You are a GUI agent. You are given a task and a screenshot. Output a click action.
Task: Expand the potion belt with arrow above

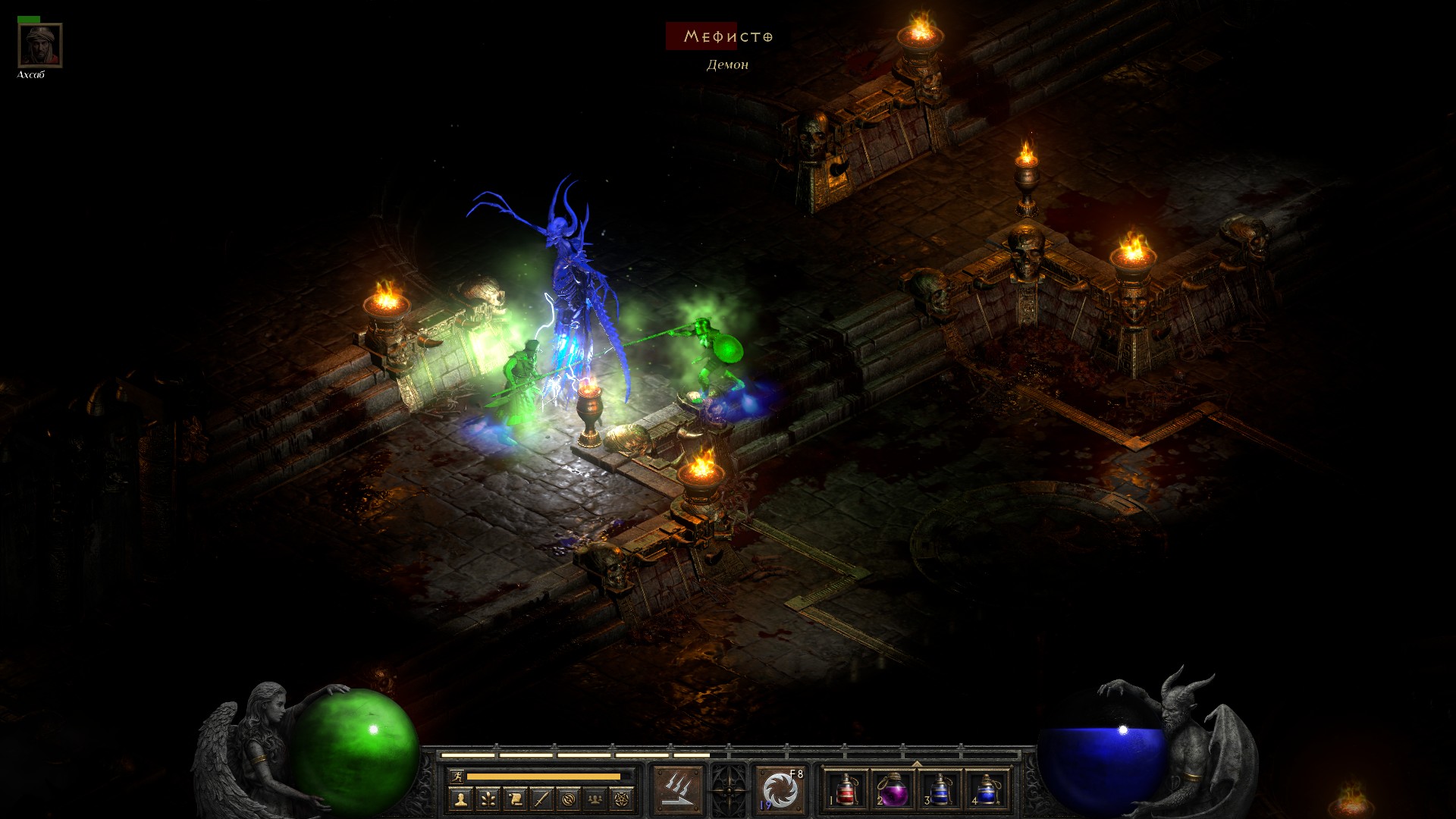coord(917,764)
